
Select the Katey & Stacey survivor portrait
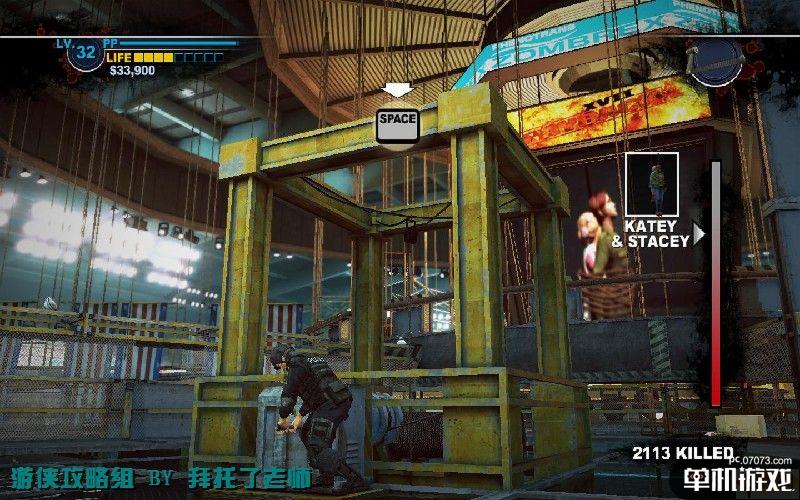point(652,184)
